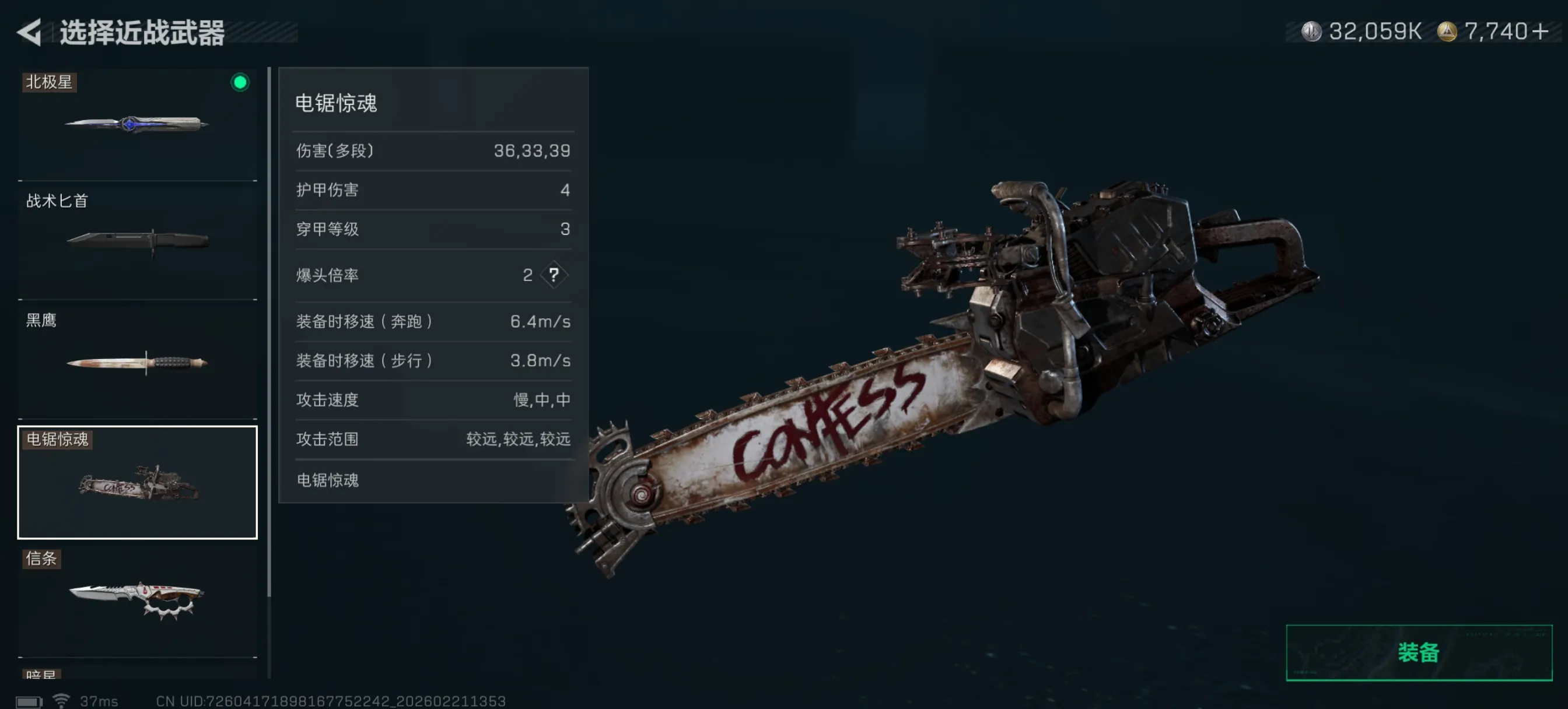Pick the 黑鹰 dagger
The image size is (1568, 709).
click(137, 360)
